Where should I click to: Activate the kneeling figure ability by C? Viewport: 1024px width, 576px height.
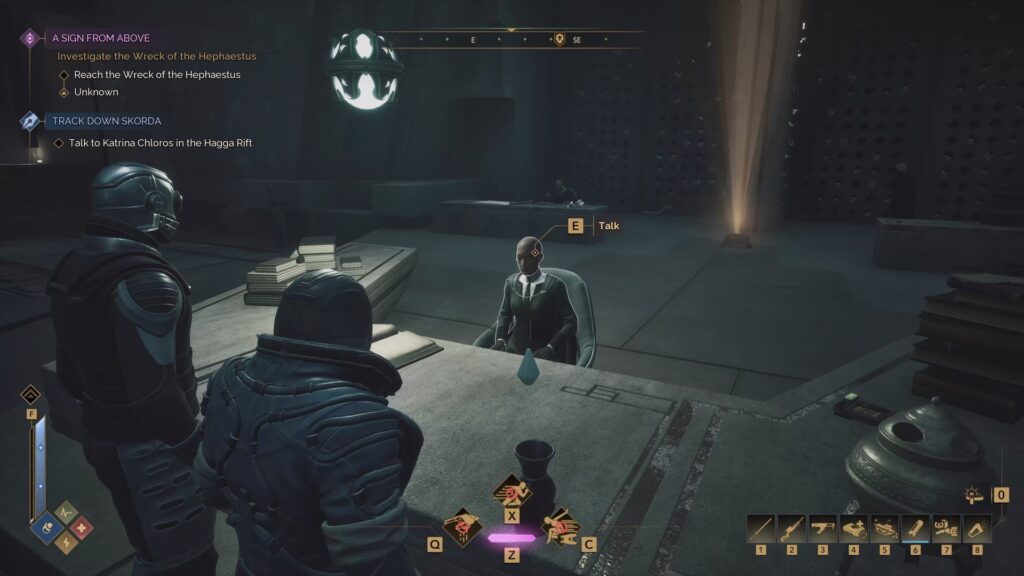[559, 526]
